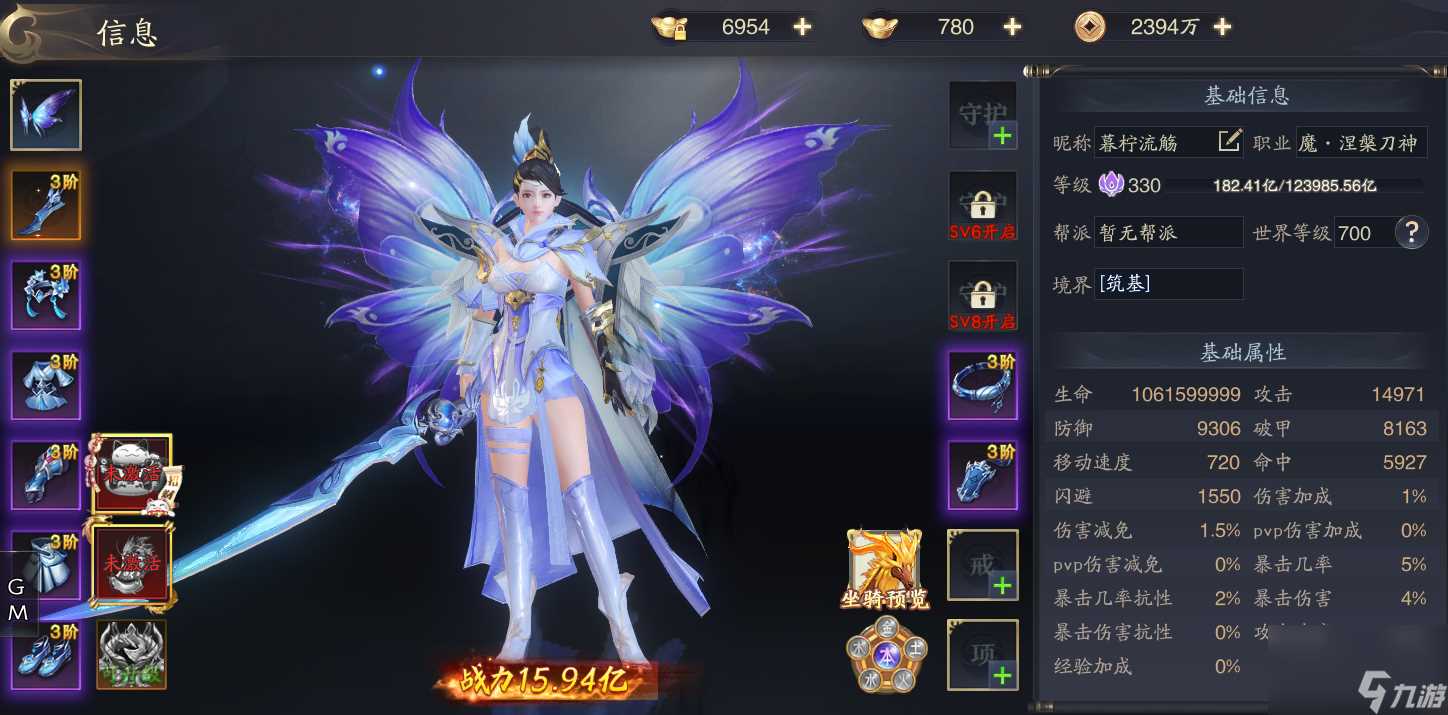Image resolution: width=1448 pixels, height=715 pixels.
Task: Select the butterfly wings equipment slot
Action: (x=46, y=115)
